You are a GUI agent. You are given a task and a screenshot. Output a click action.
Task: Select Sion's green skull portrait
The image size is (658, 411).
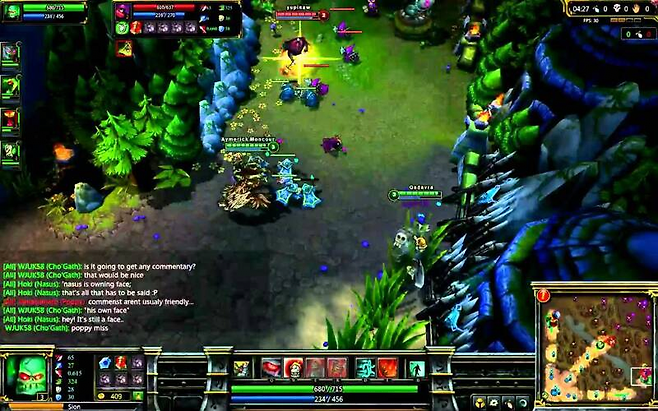(27, 374)
